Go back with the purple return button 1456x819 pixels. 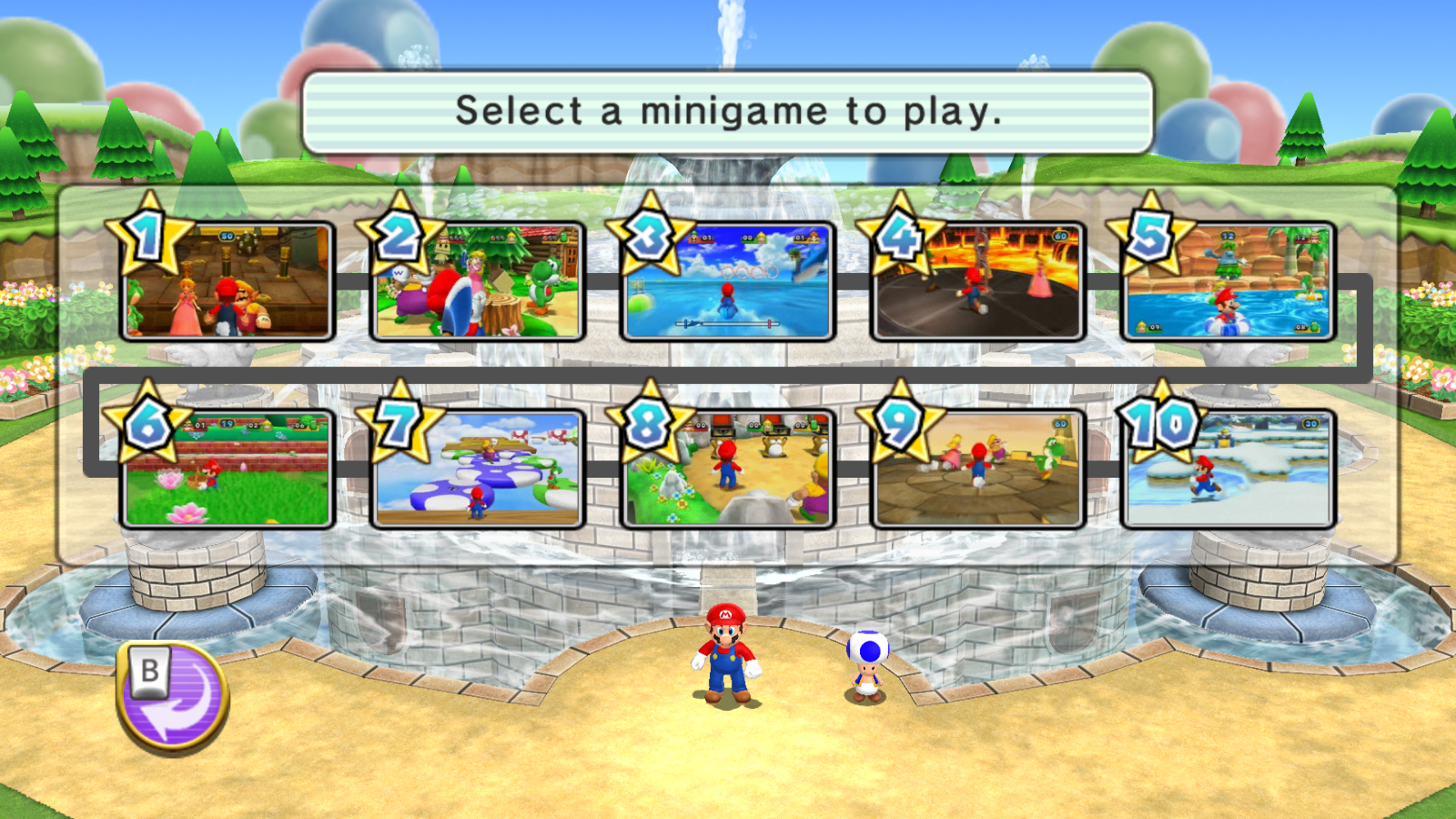[173, 697]
